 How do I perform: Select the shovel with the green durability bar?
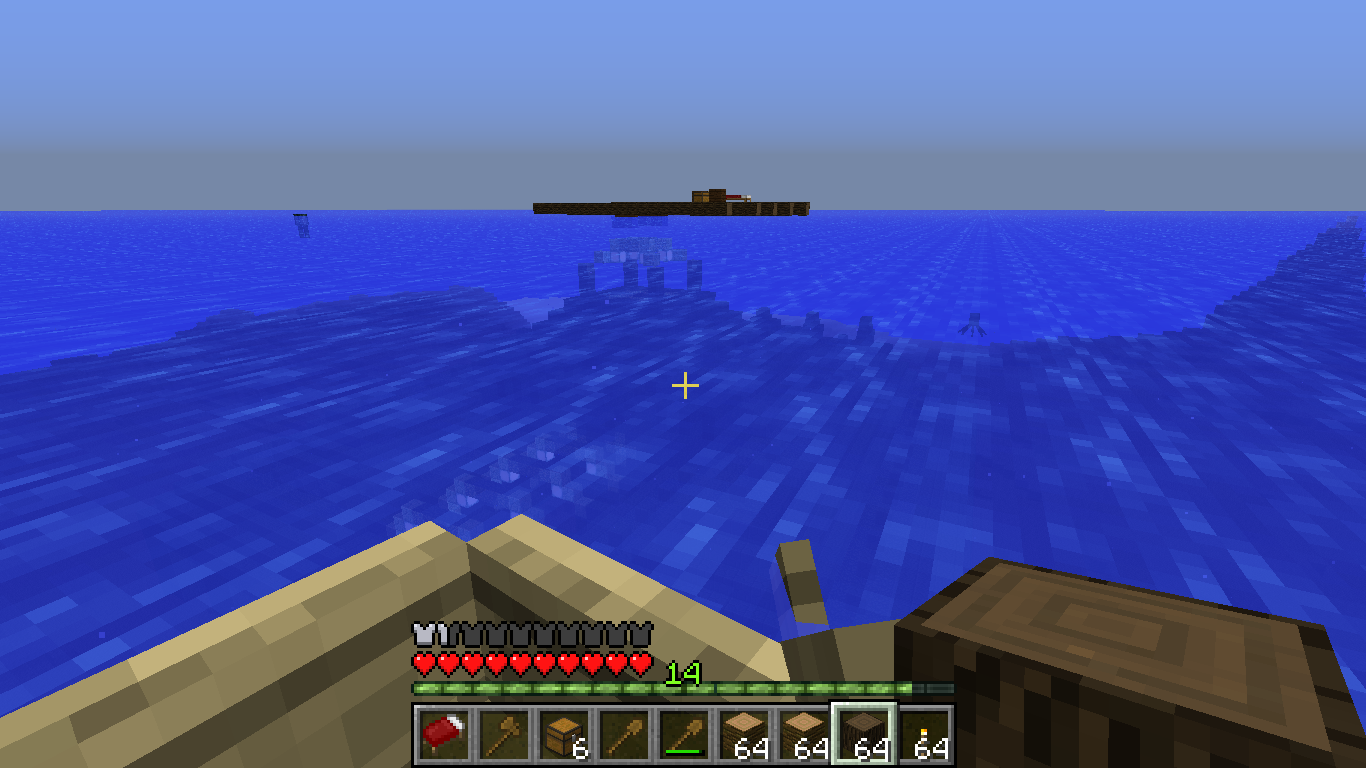(683, 736)
